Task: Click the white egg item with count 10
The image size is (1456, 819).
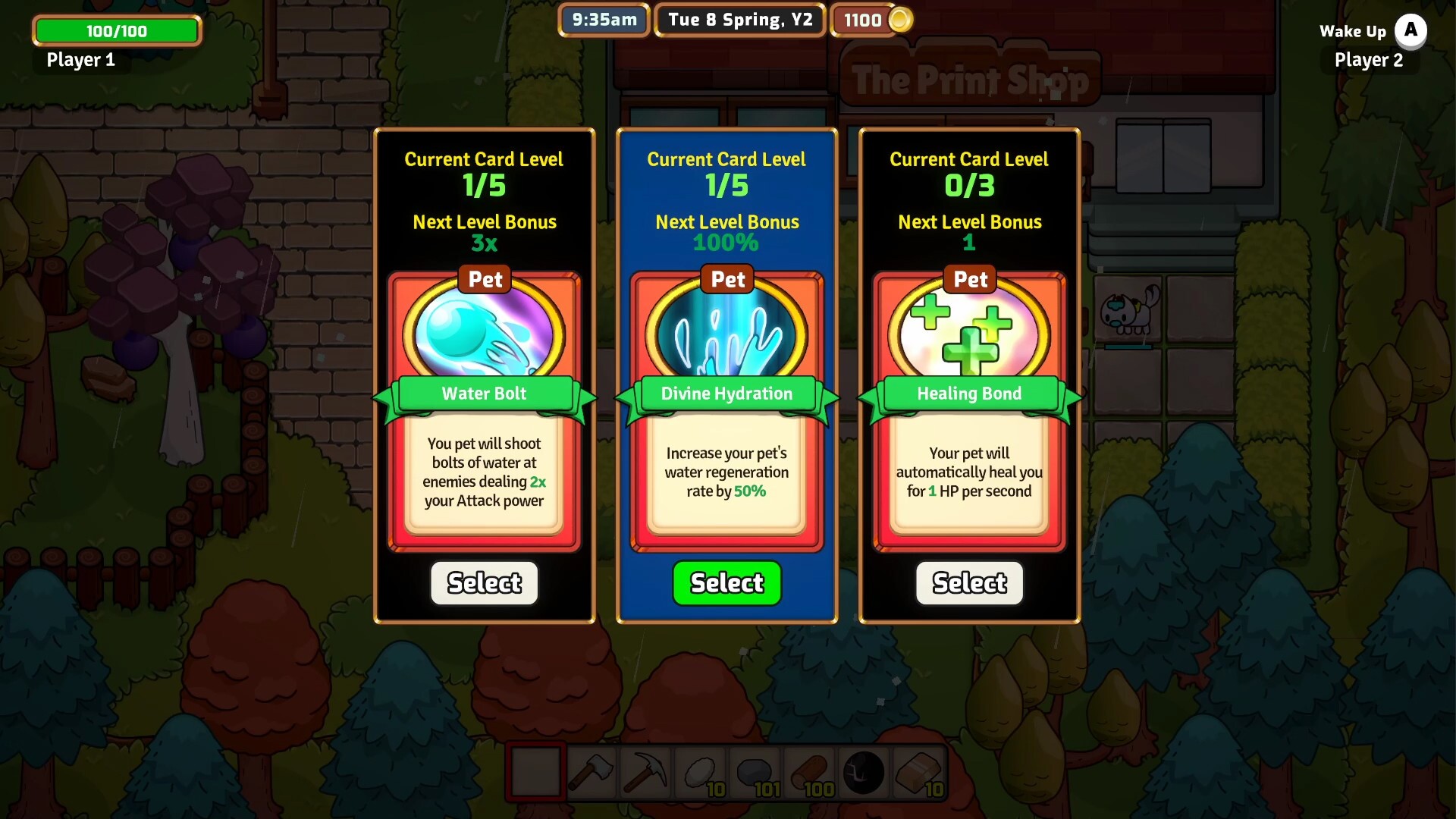Action: (x=702, y=772)
